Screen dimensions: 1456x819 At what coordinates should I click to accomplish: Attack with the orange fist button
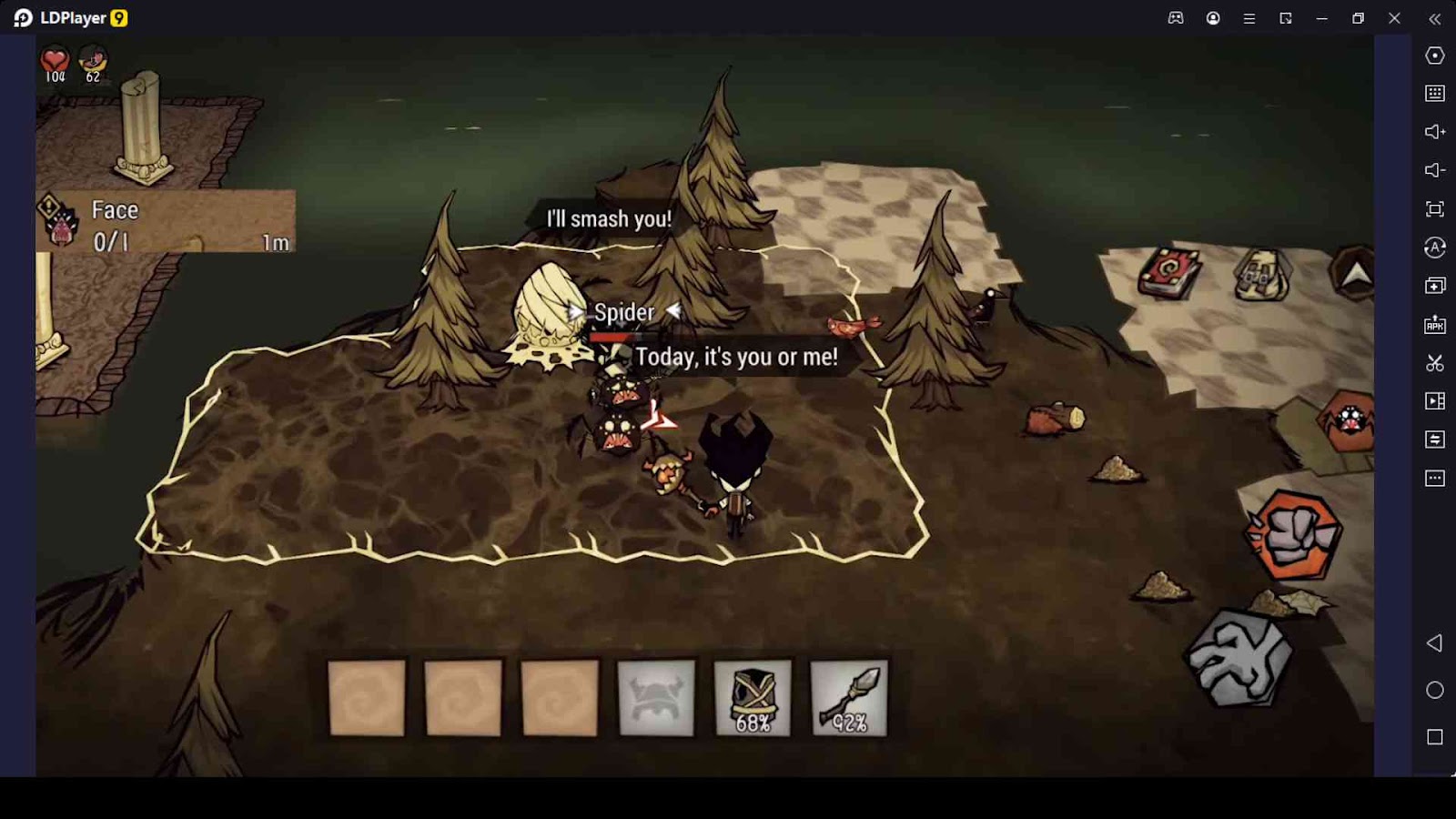coord(1294,535)
